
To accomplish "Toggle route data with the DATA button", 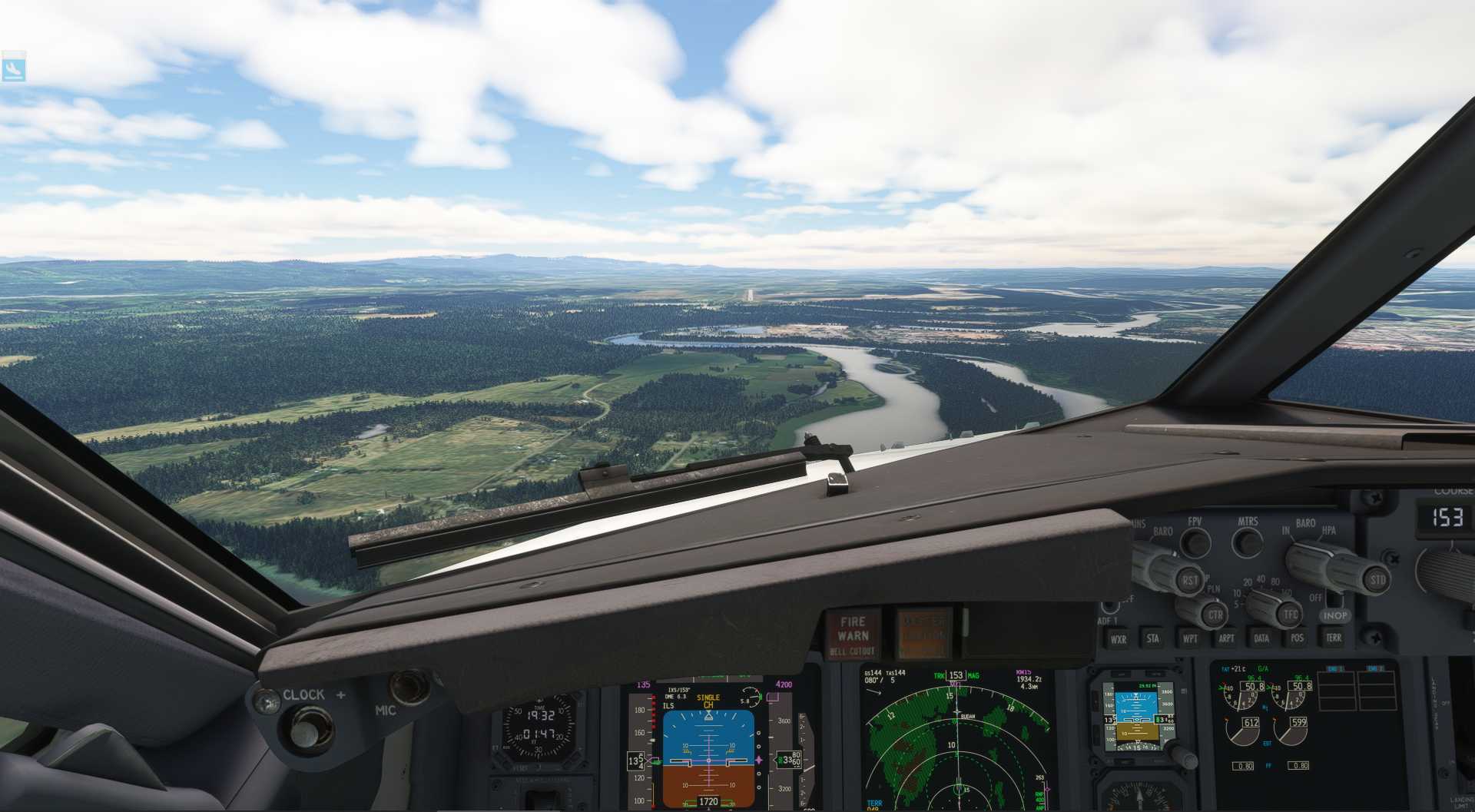I will click(x=1262, y=638).
